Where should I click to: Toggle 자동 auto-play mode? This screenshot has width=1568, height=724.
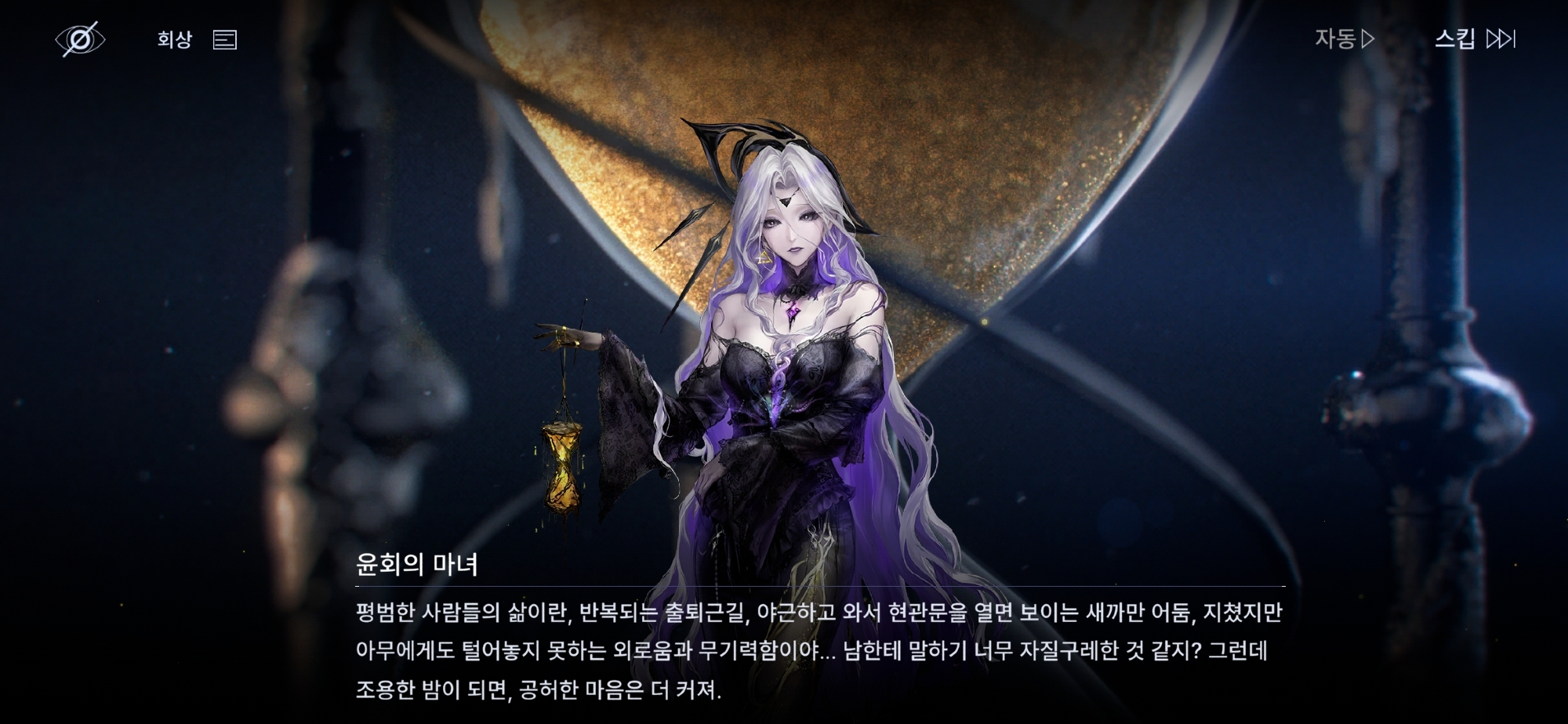pyautogui.click(x=1344, y=38)
